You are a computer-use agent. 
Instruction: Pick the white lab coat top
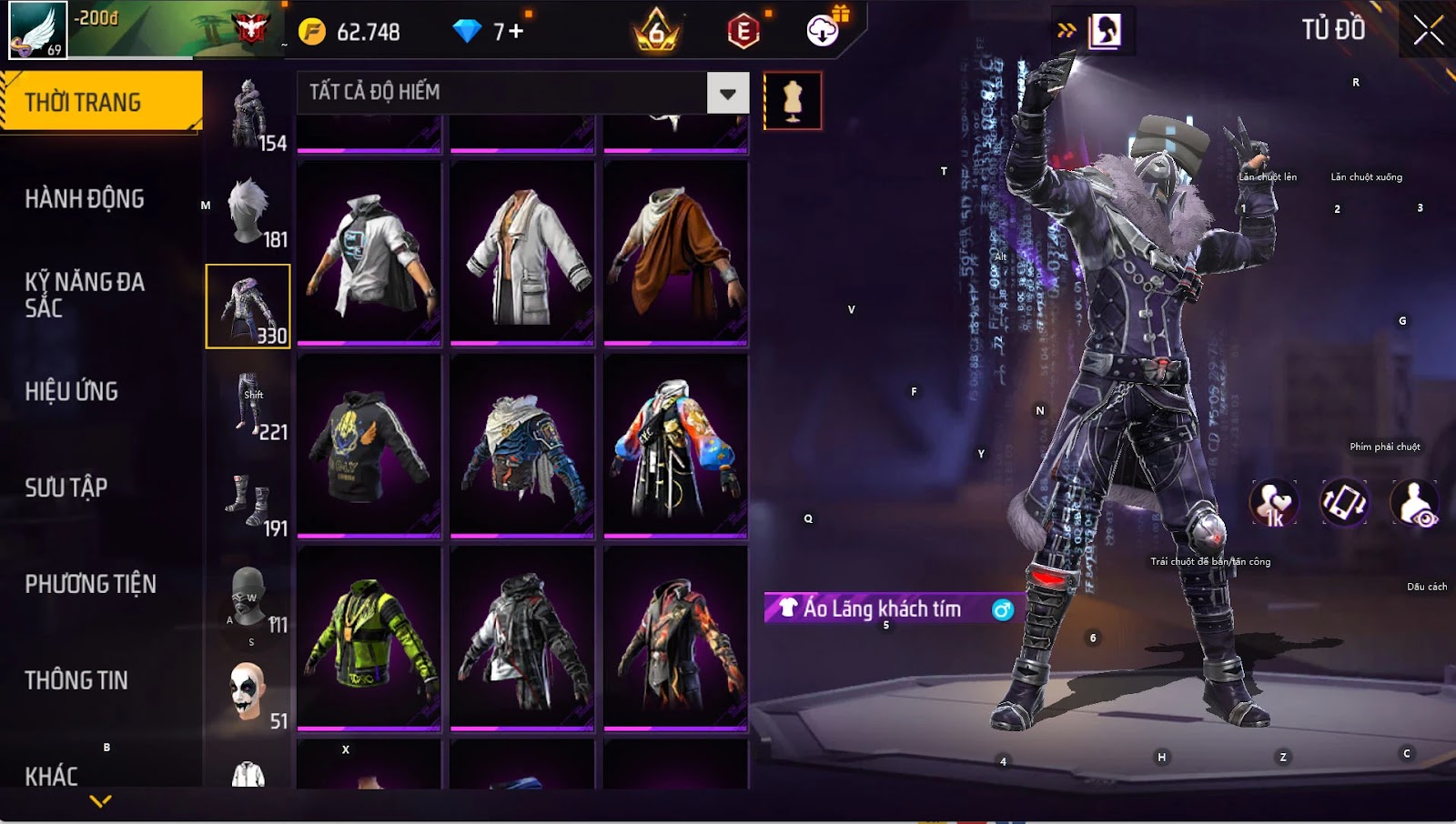522,255
